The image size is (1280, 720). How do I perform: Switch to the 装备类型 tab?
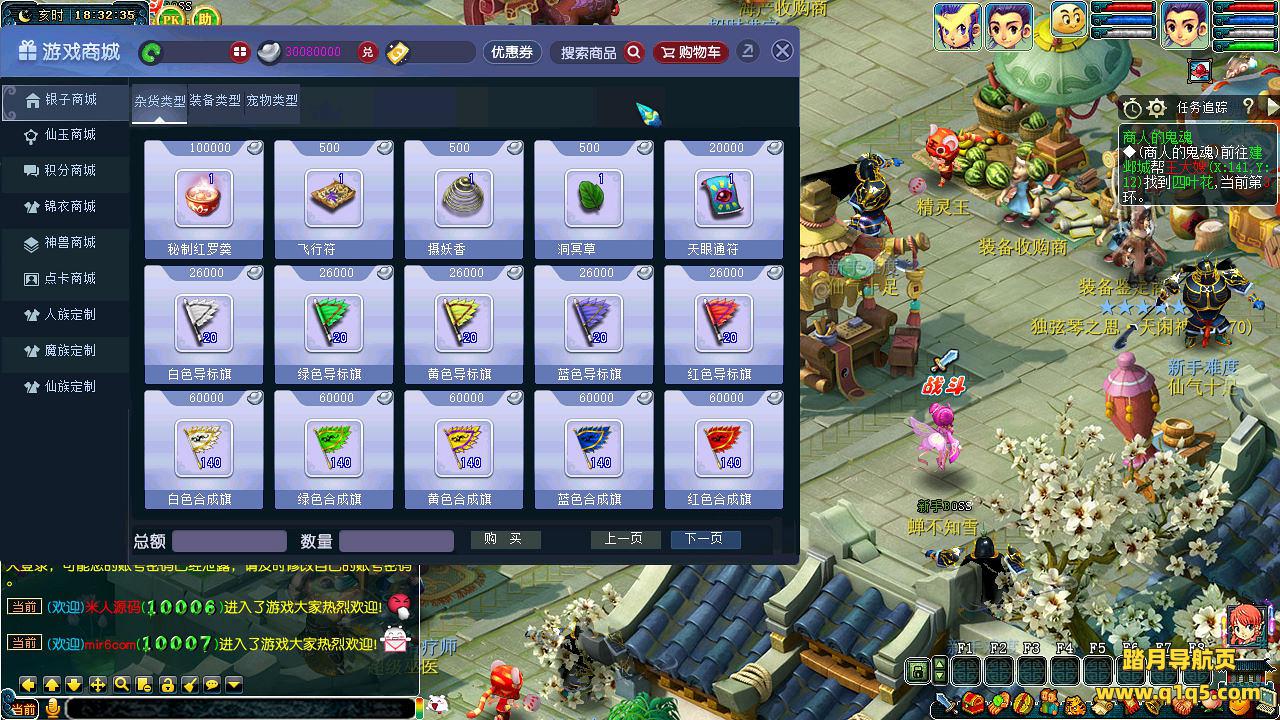click(215, 101)
